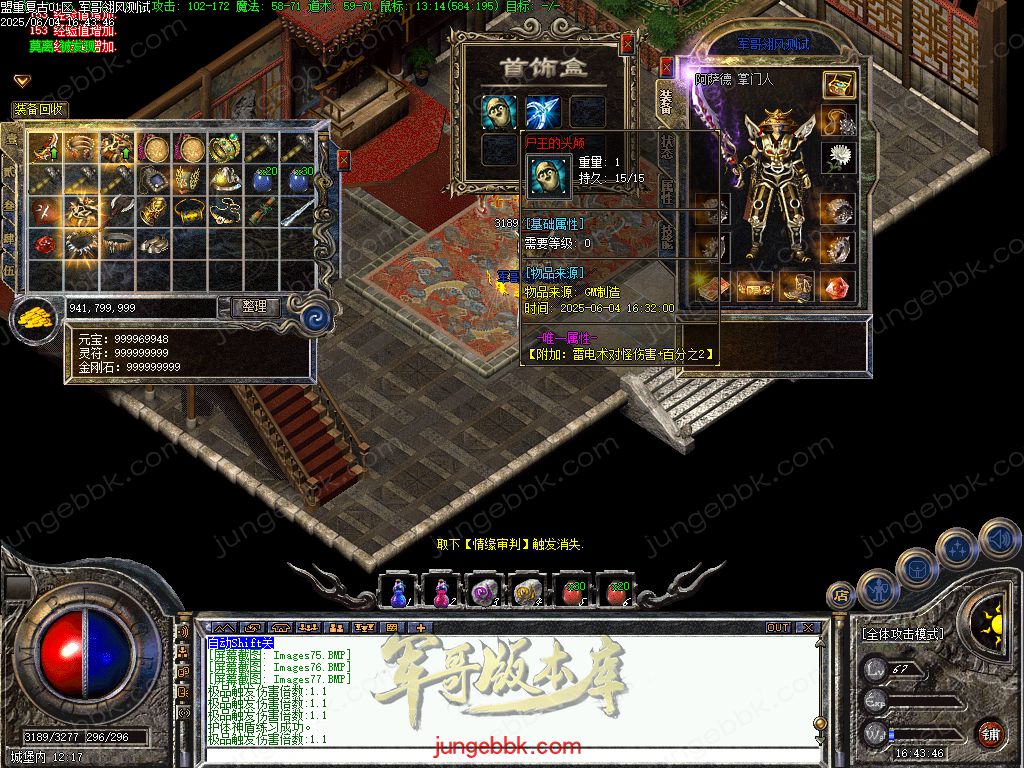The height and width of the screenshot is (768, 1024).
Task: Open the 铺 stall button
Action: tap(989, 734)
